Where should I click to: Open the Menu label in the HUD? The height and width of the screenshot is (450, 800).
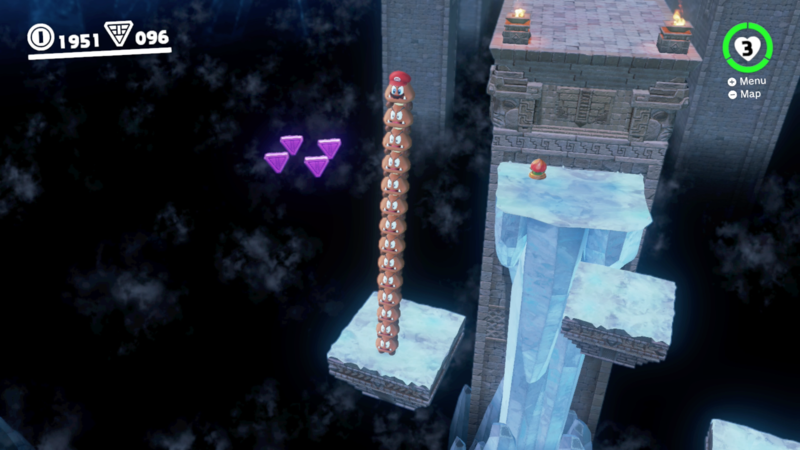point(751,81)
